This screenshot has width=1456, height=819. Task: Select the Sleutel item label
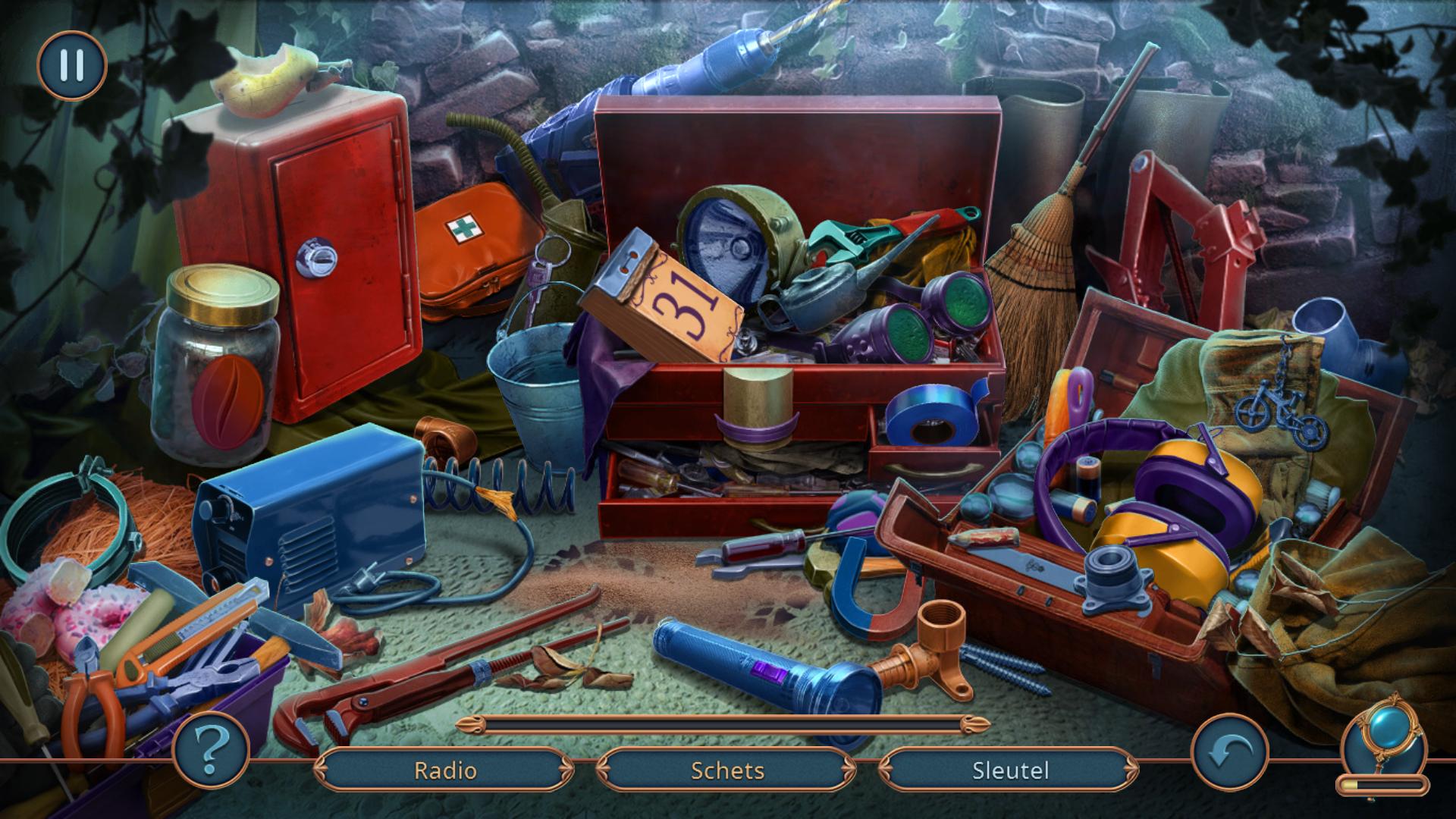(x=1010, y=770)
